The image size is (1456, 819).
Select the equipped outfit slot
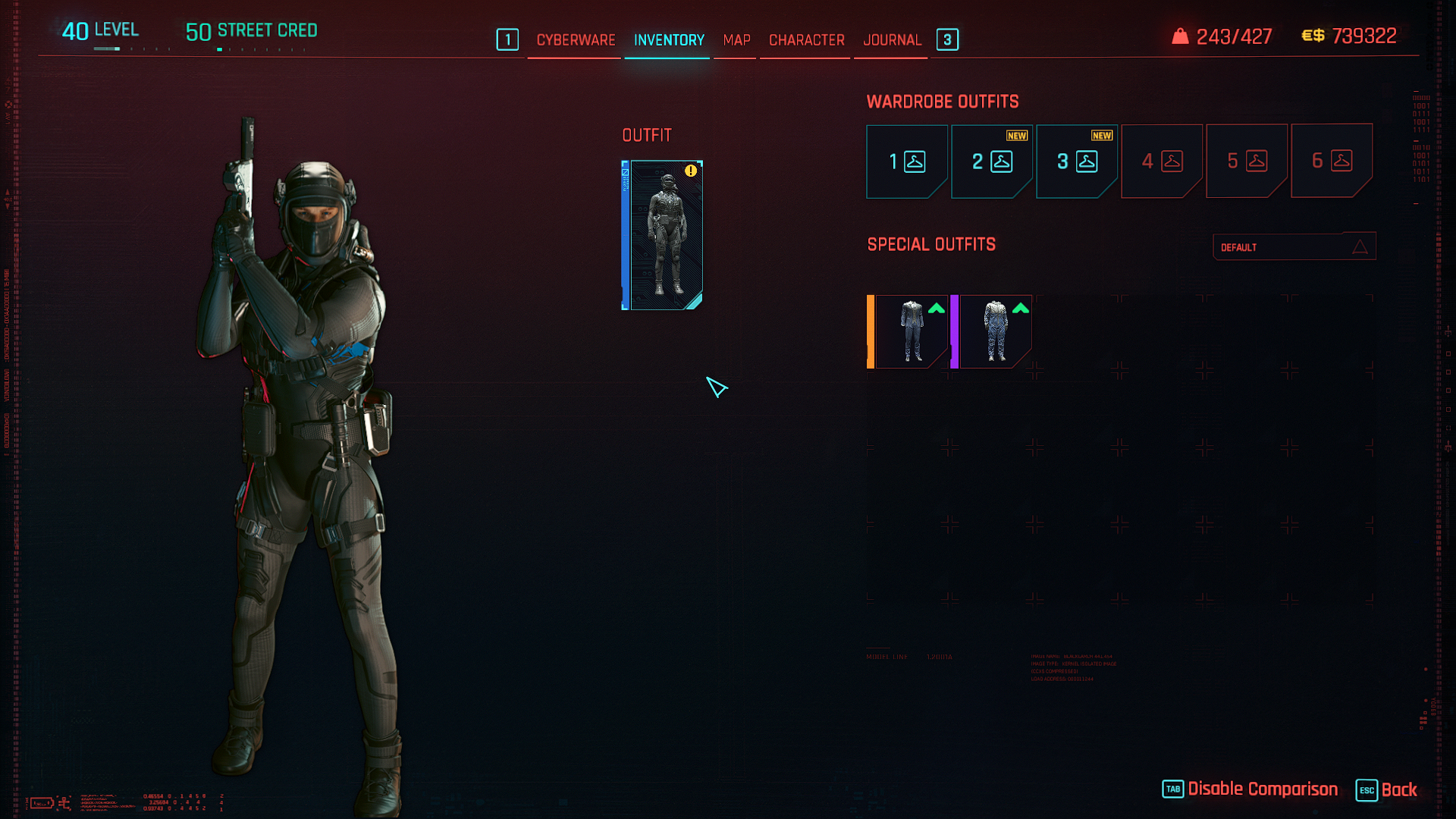[x=664, y=235]
